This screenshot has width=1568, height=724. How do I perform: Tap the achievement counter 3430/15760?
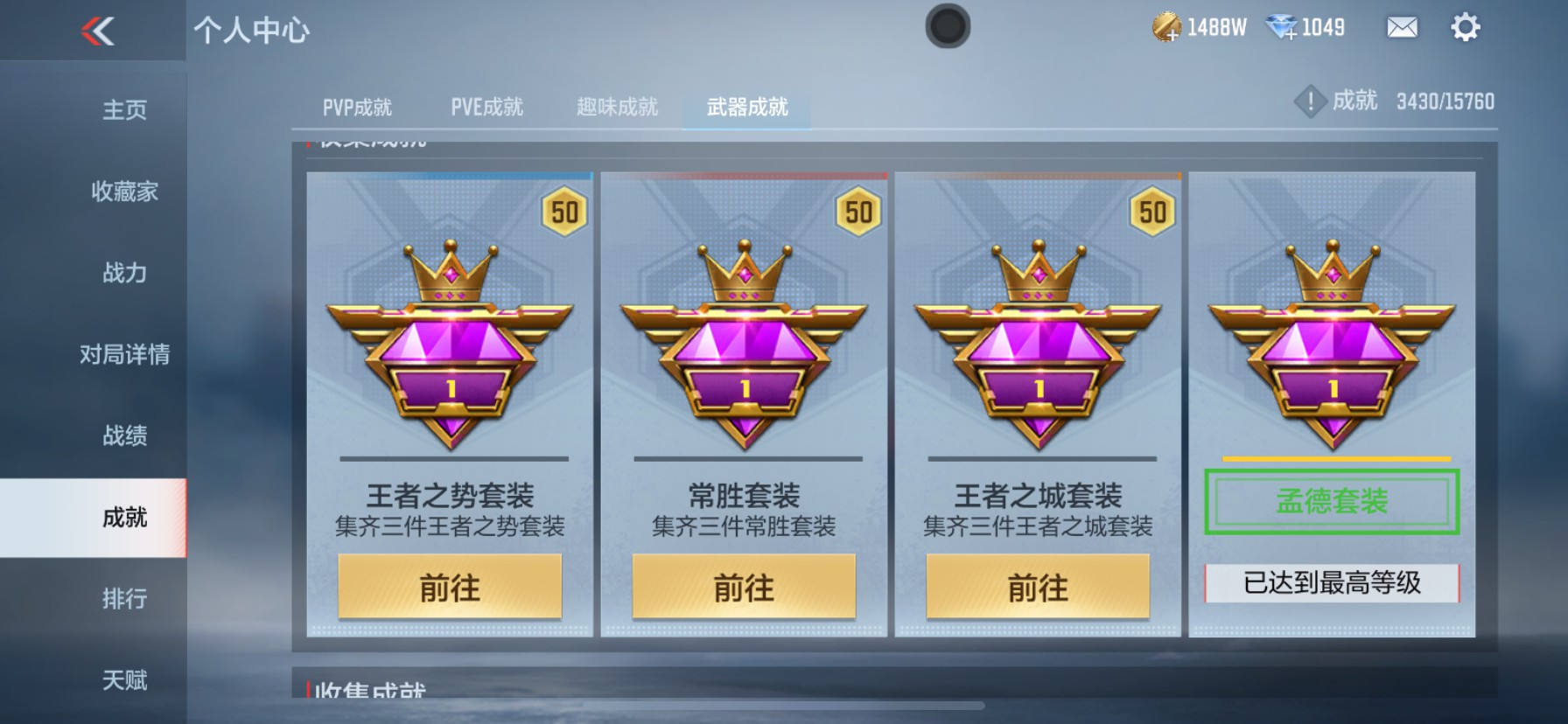click(1445, 101)
